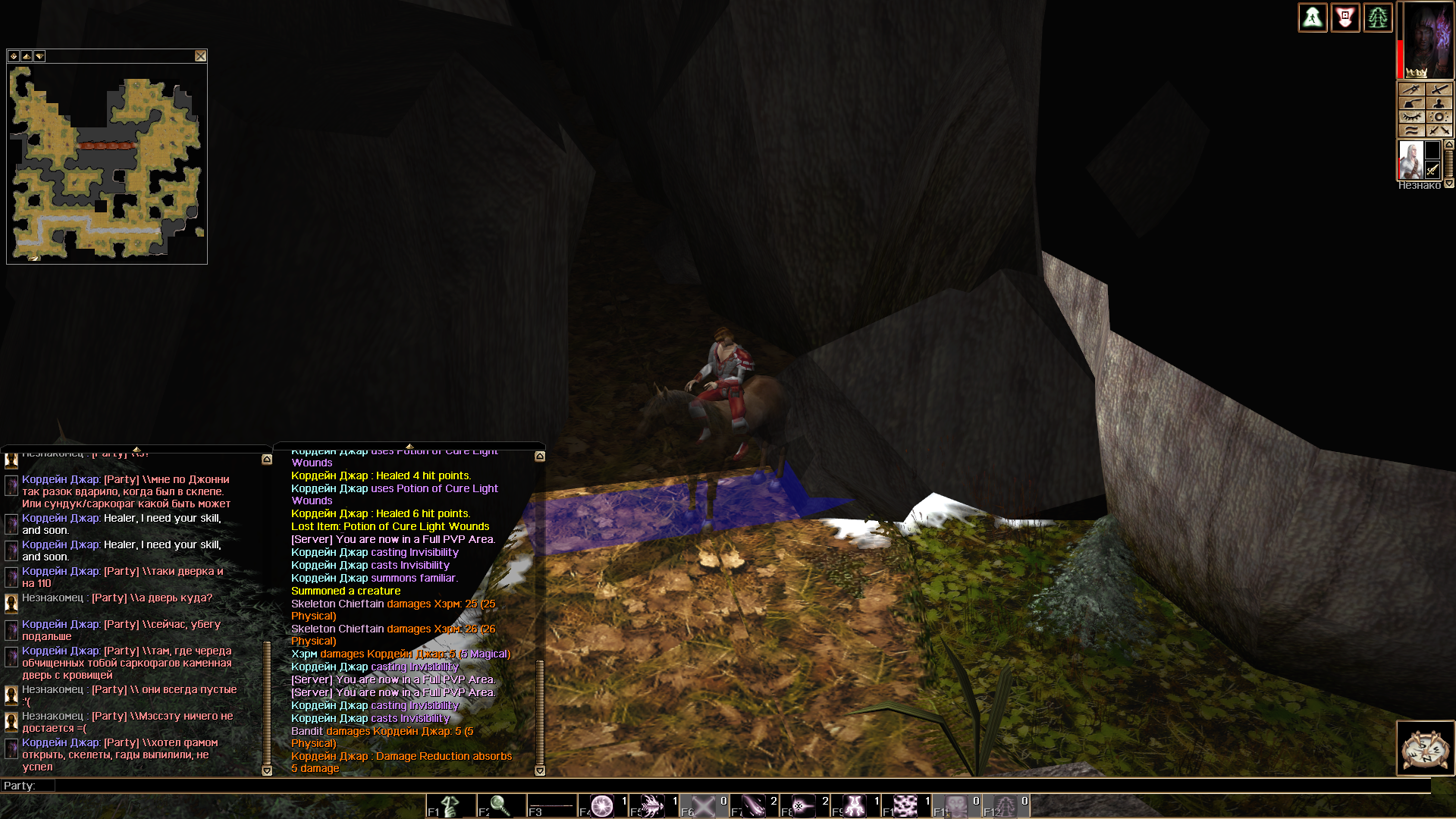Click the closed eye button on the portrait panel
This screenshot has width=1456, height=819.
click(x=1411, y=117)
